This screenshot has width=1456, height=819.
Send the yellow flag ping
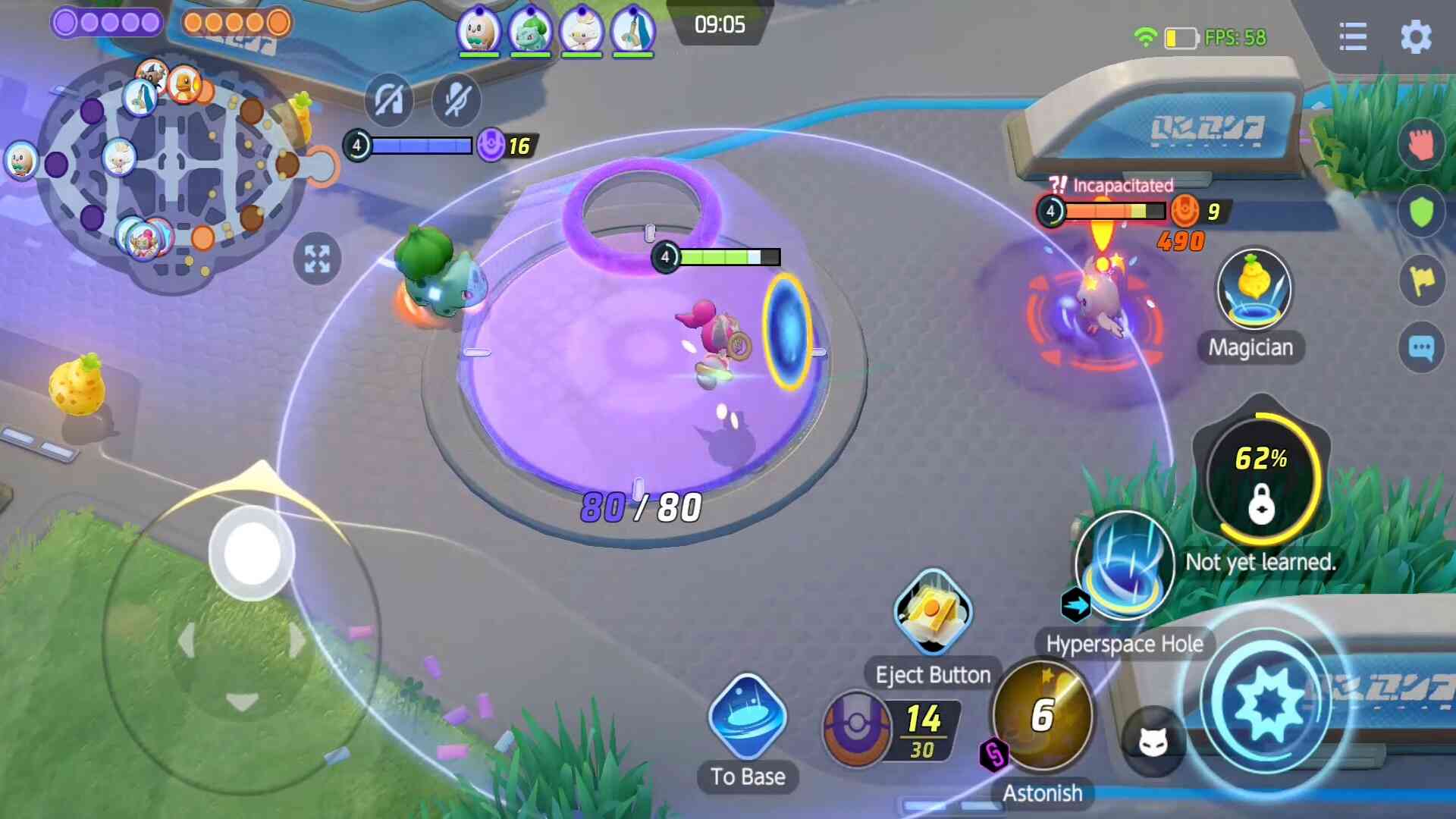(1420, 281)
